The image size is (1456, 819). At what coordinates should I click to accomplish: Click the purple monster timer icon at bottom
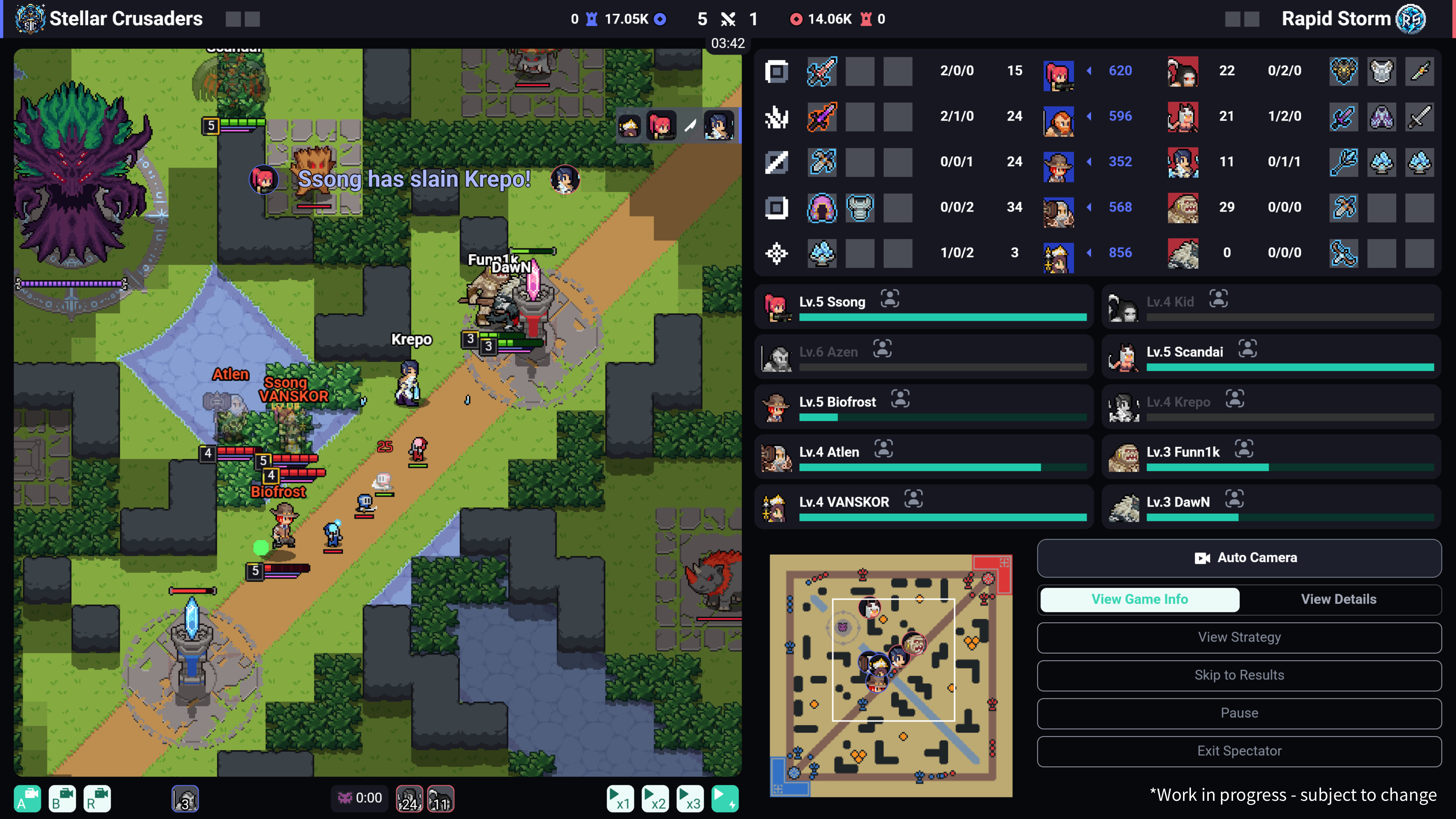coord(346,798)
